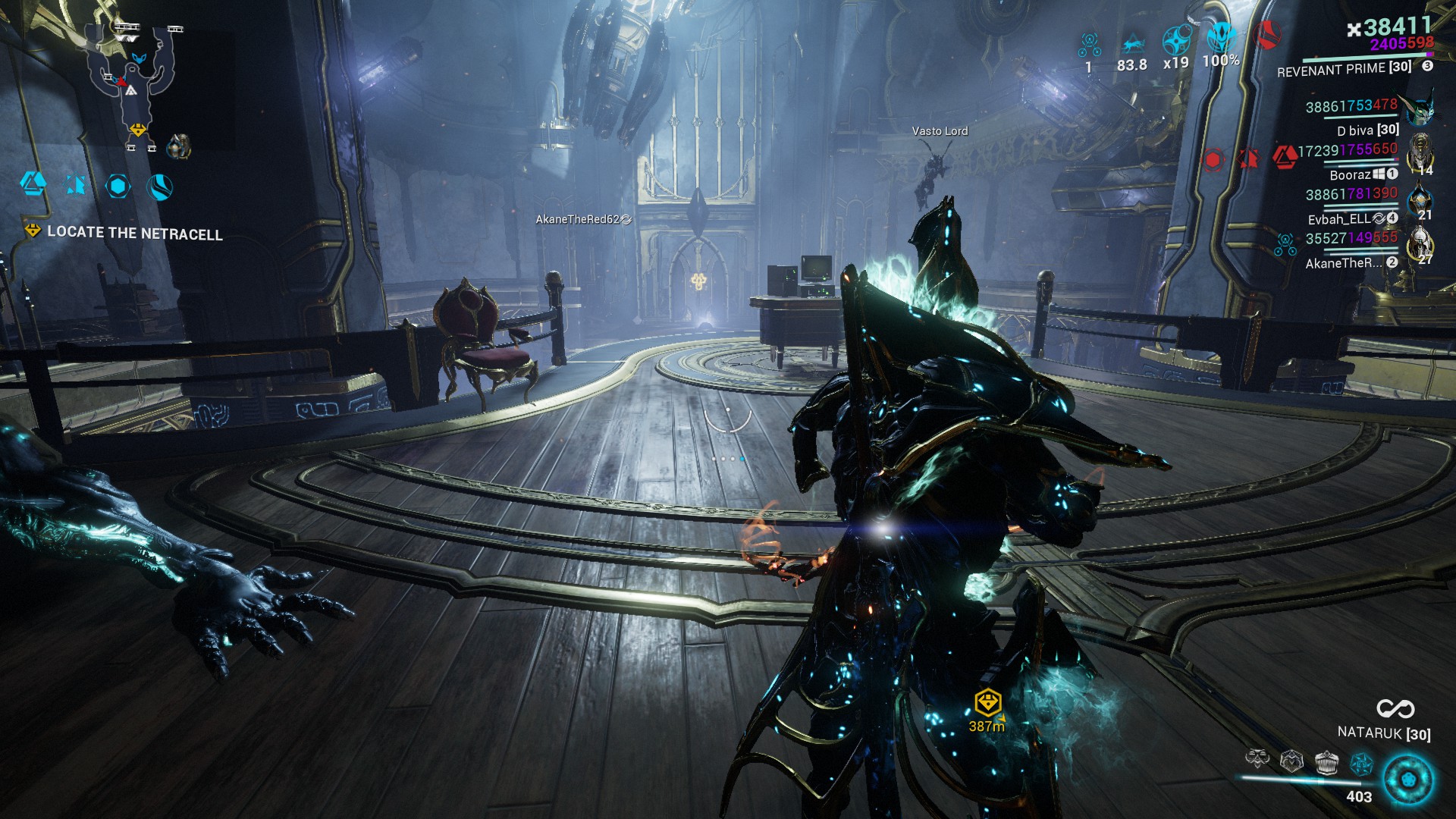Select squad member Evbah_ELL's portrait

1420,200
